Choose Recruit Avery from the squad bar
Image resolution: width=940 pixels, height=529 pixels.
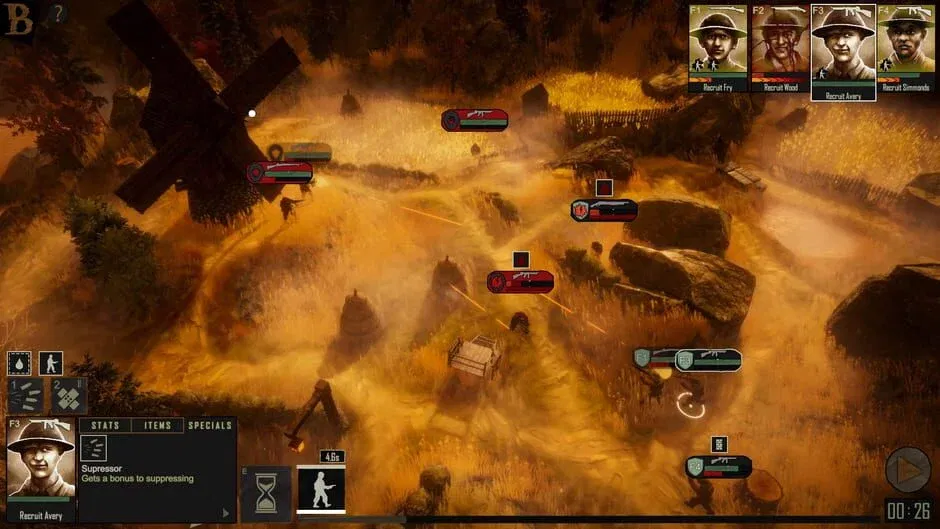(x=843, y=45)
